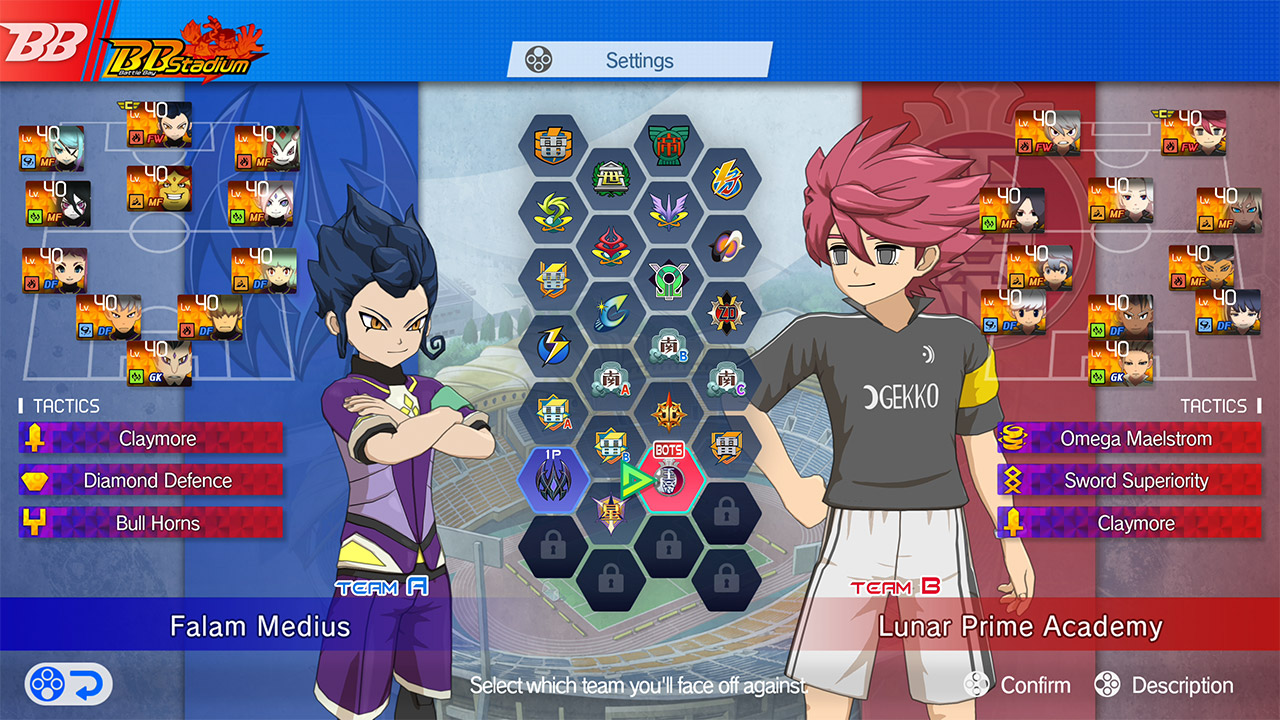Select the purple star kanji emblem
Viewport: 1280px width, 720px height.
(x=611, y=512)
